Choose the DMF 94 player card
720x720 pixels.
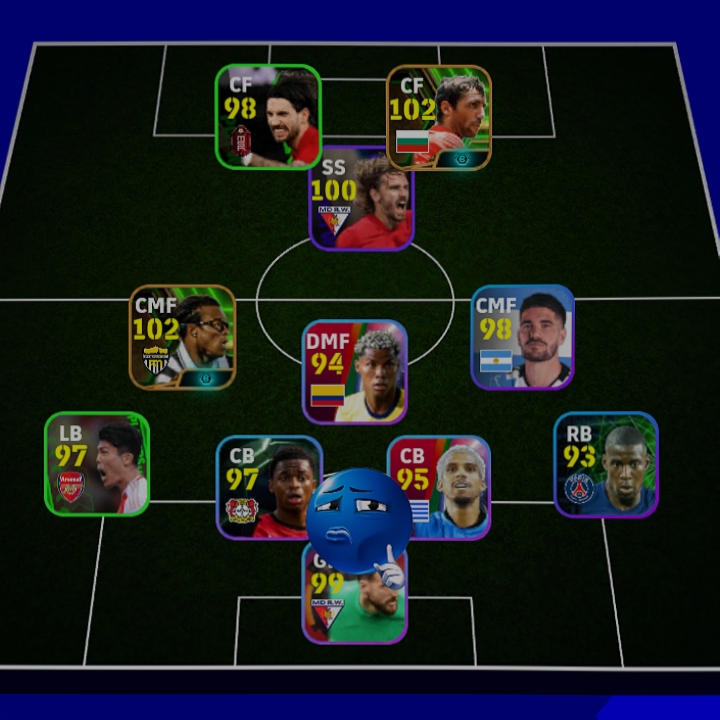click(355, 372)
